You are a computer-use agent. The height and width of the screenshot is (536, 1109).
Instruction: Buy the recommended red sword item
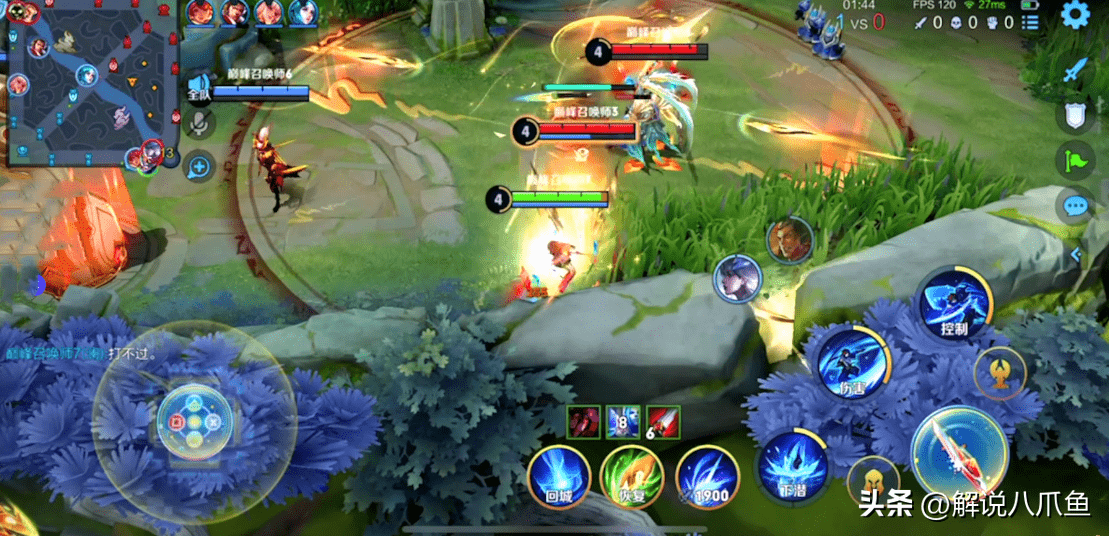662,423
